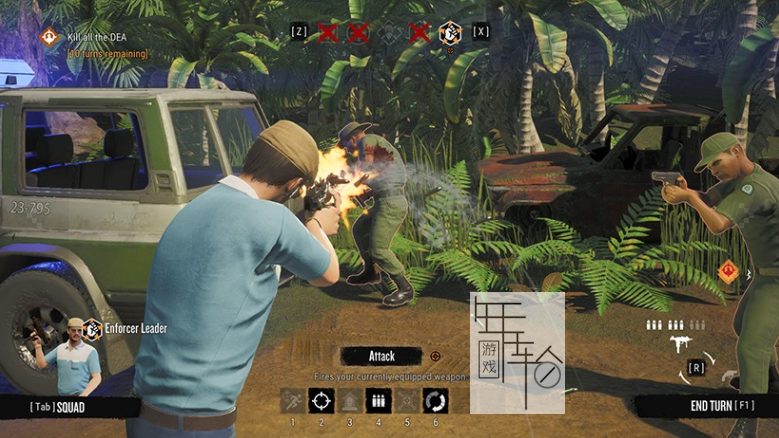The width and height of the screenshot is (779, 438).
Task: Pick the greyed-out upward-arrow ability in slot 3
Action: (x=350, y=401)
